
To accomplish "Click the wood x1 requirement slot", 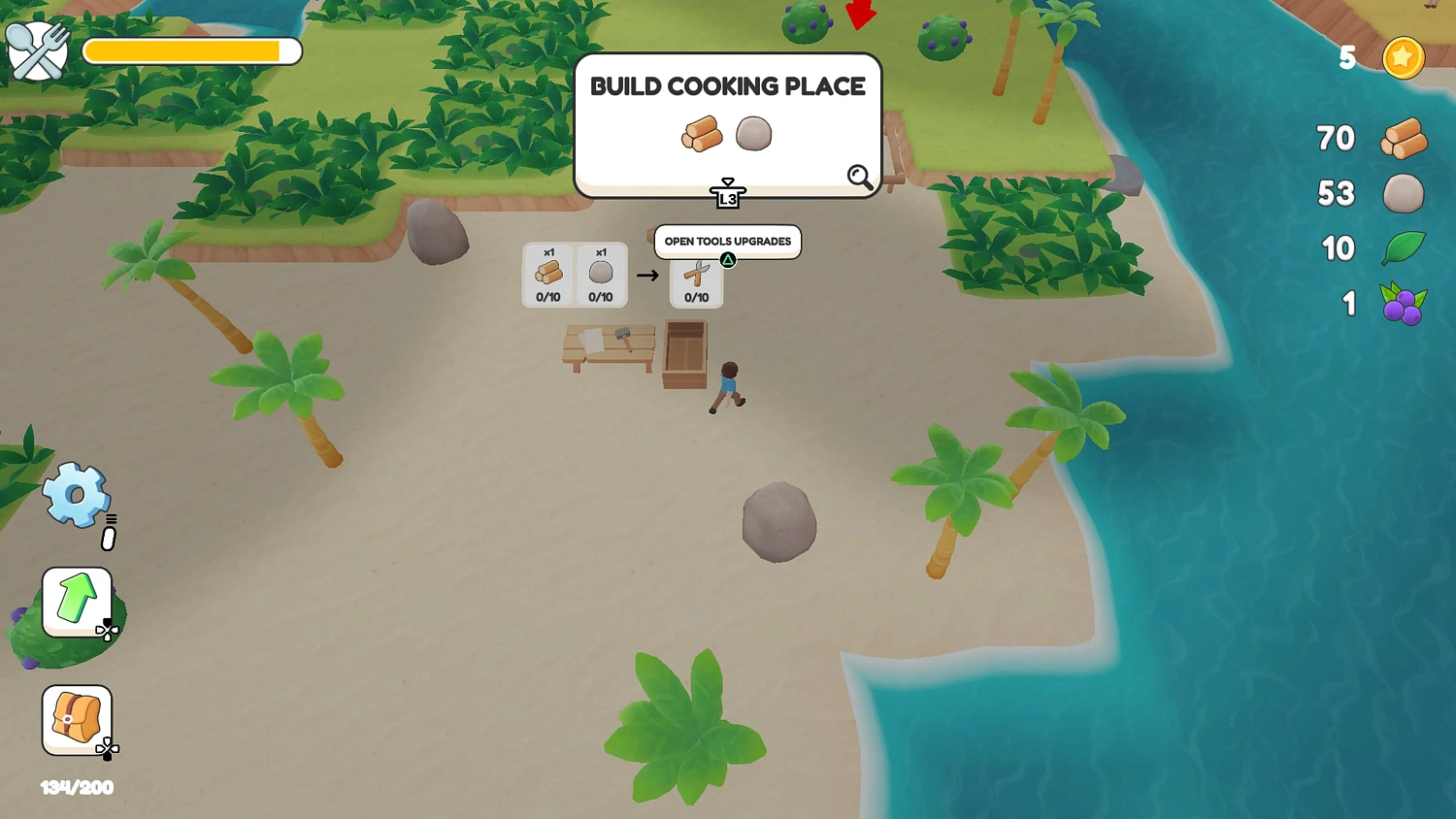I will [548, 273].
